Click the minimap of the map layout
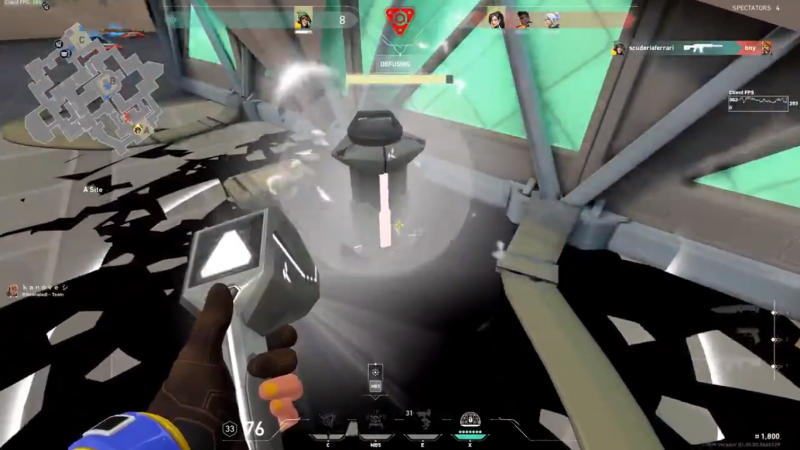This screenshot has height=450, width=800. coord(88,88)
